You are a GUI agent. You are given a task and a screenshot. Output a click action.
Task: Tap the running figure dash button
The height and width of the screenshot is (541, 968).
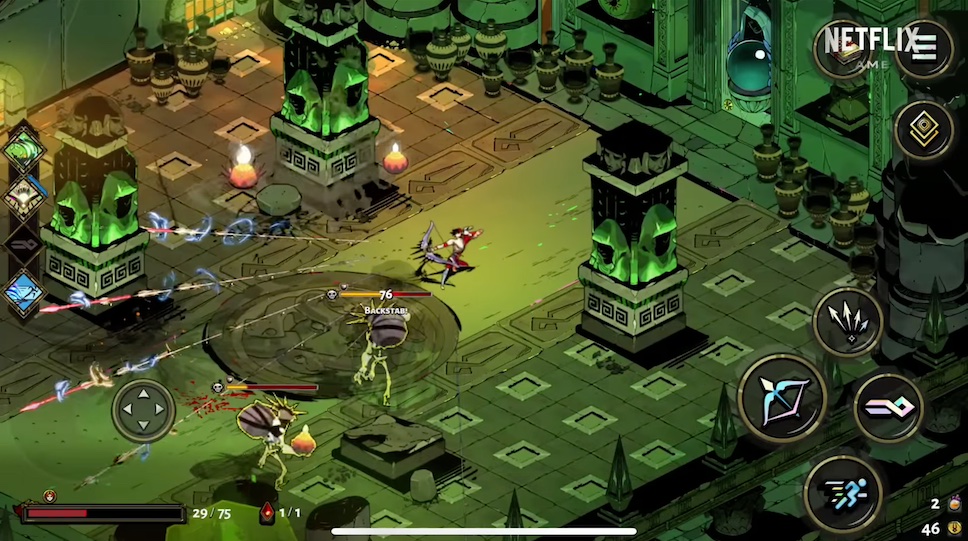[x=843, y=492]
